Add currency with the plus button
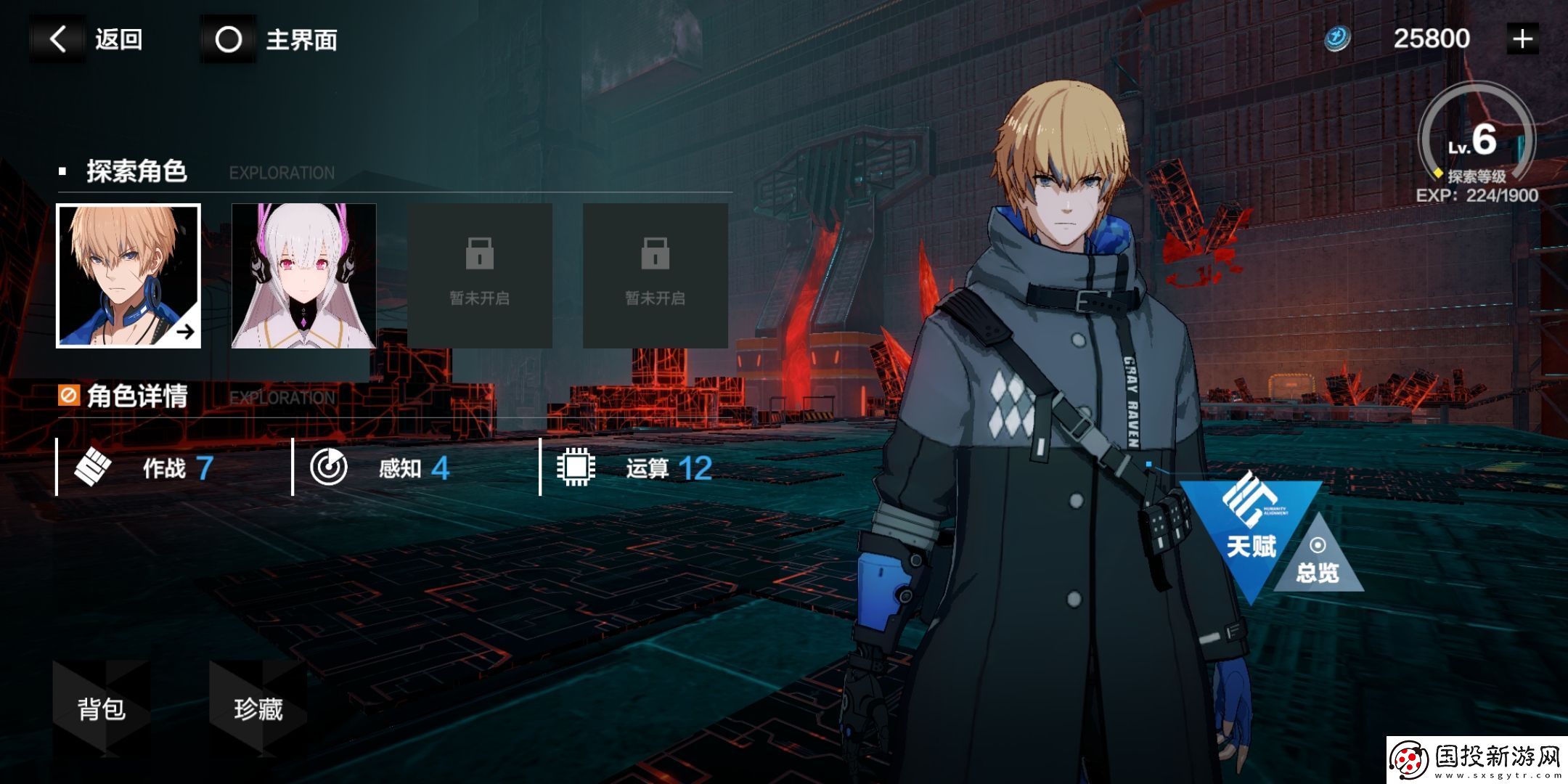 coord(1522,38)
